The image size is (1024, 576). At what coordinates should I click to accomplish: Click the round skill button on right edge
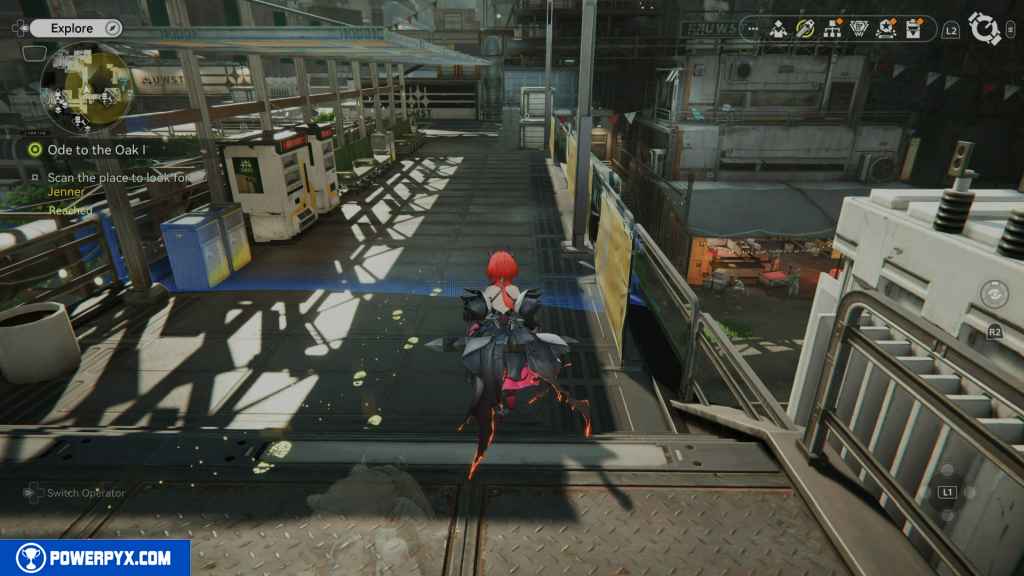coord(993,294)
